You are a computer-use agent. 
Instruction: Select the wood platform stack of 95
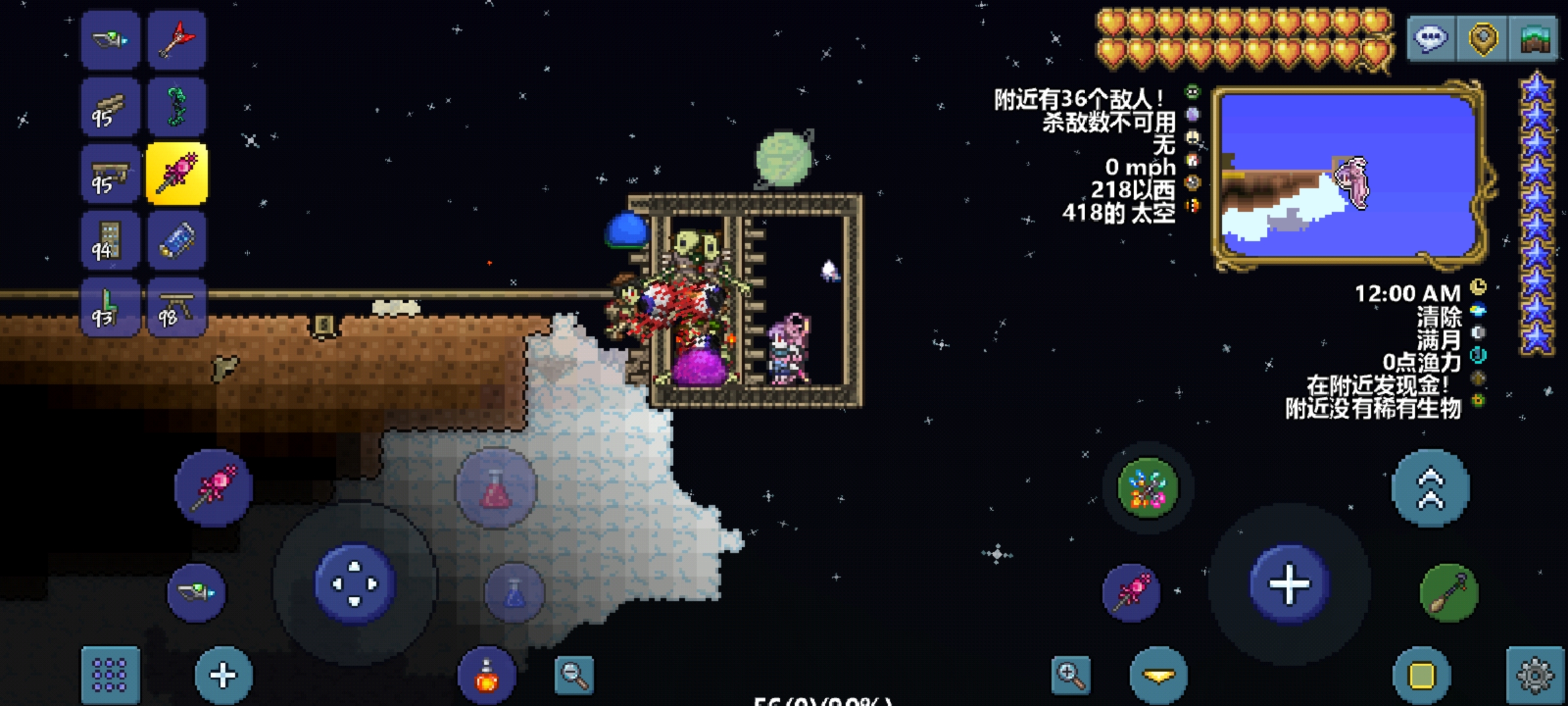(110, 107)
